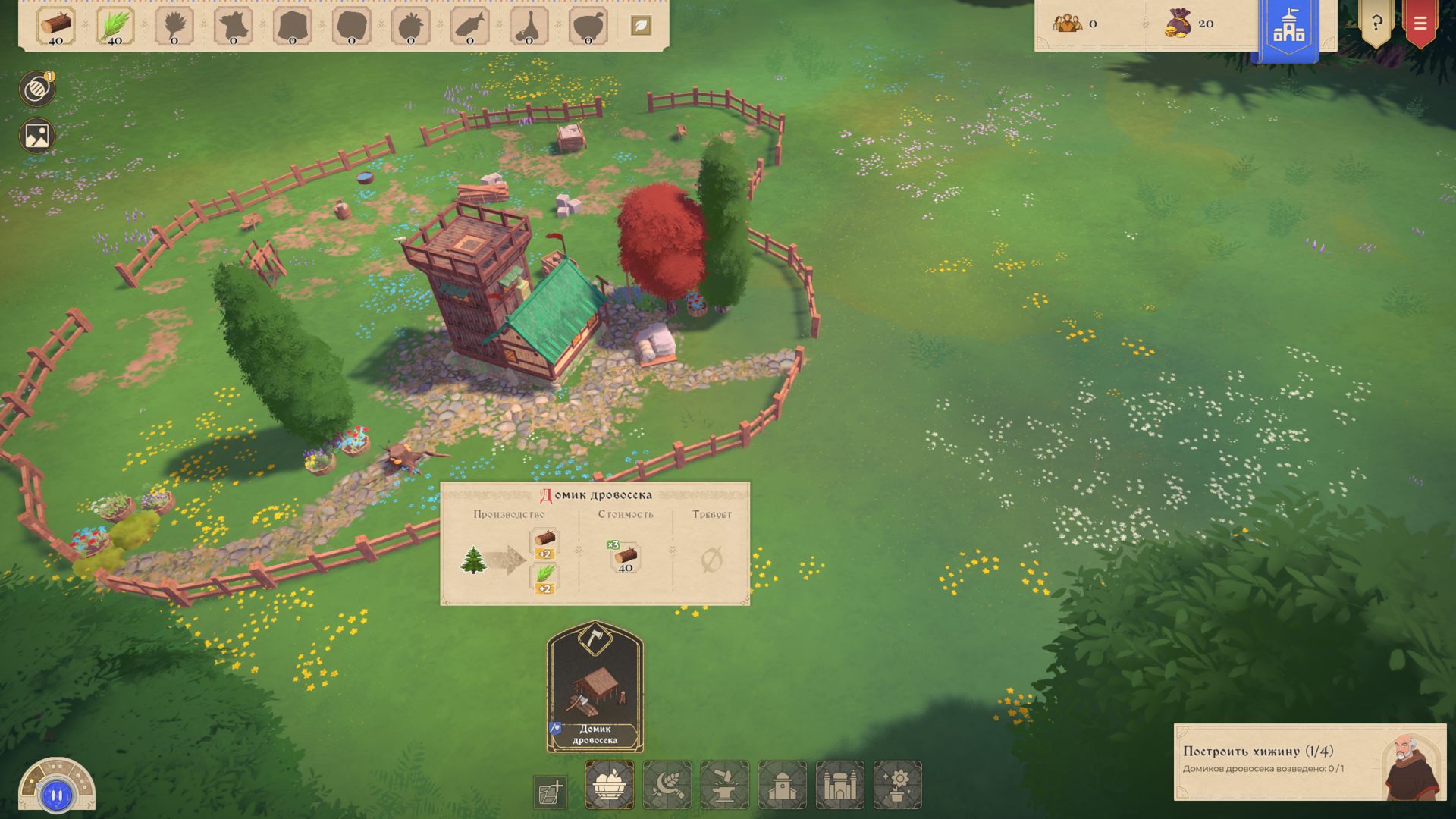This screenshot has width=1456, height=819.
Task: Select the Домик дровосека building card
Action: coord(595,687)
